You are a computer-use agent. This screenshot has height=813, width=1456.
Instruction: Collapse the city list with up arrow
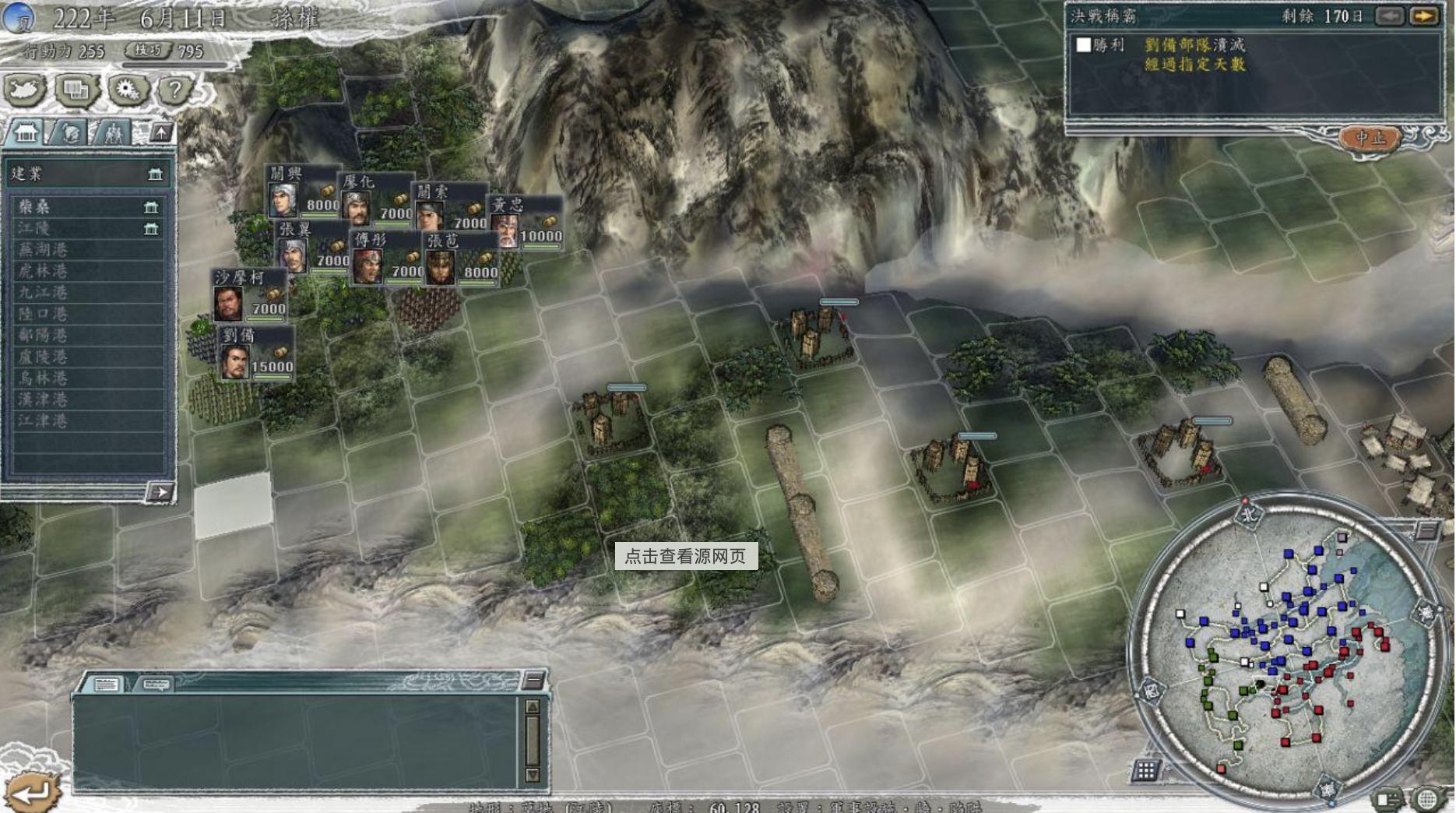click(161, 133)
